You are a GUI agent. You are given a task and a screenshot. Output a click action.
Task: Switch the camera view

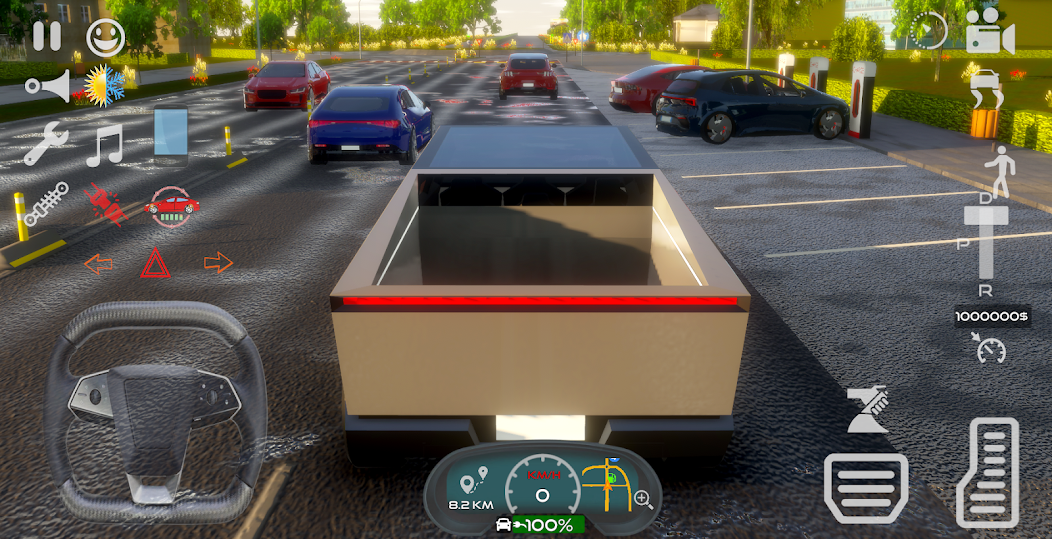point(990,36)
